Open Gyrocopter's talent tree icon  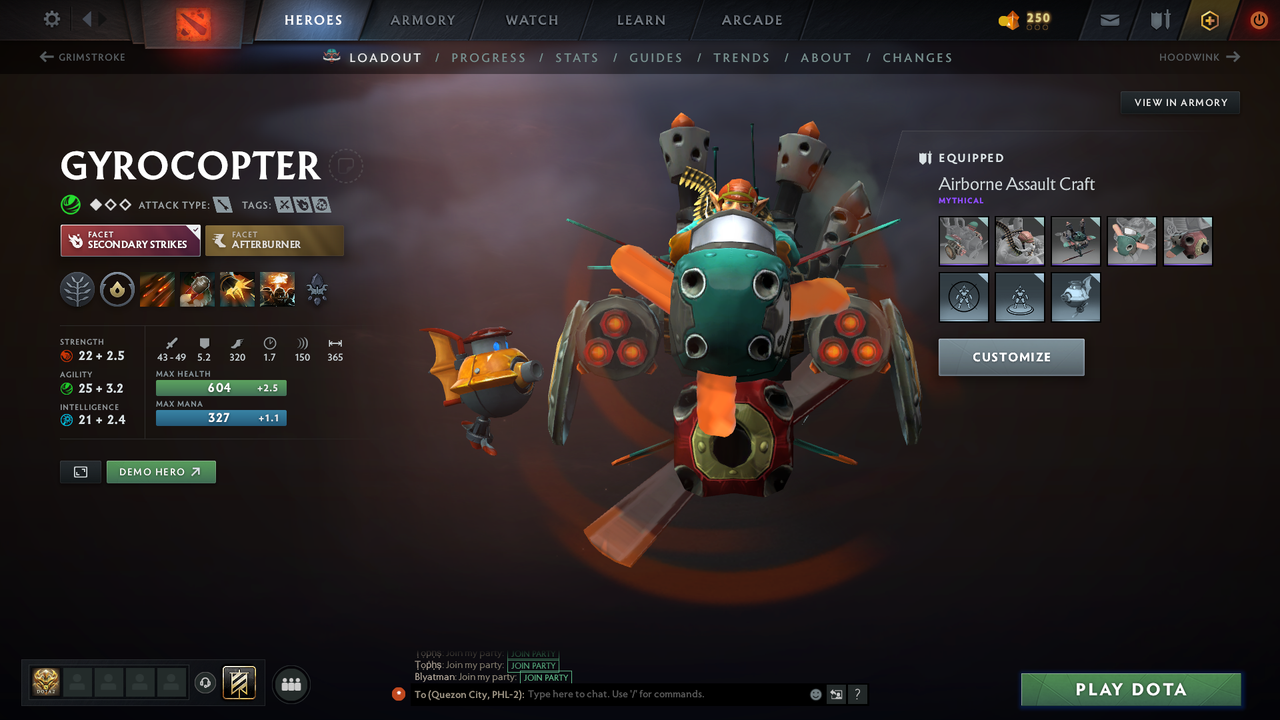click(77, 289)
